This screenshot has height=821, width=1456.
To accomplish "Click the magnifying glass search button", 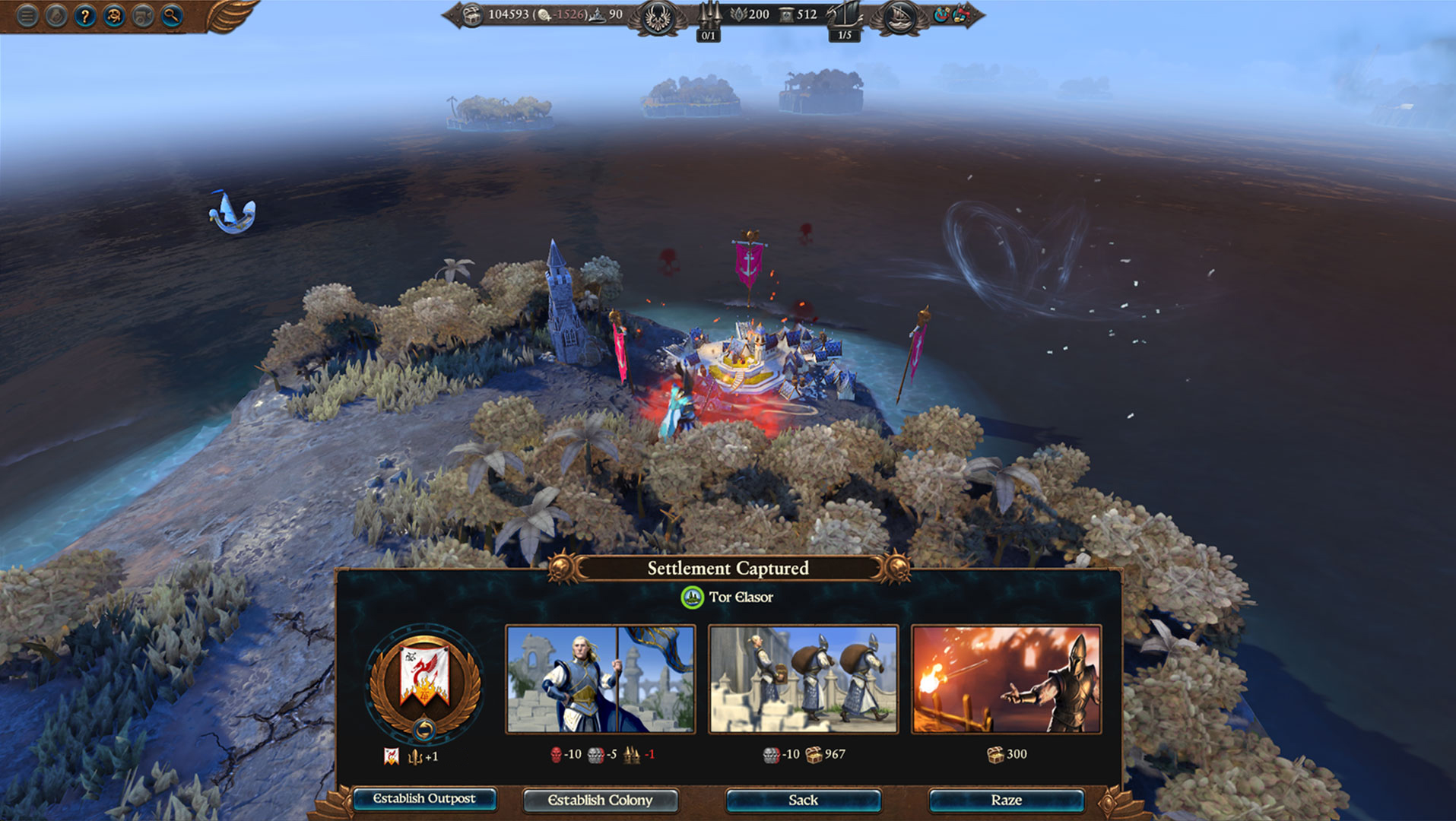I will click(x=172, y=16).
